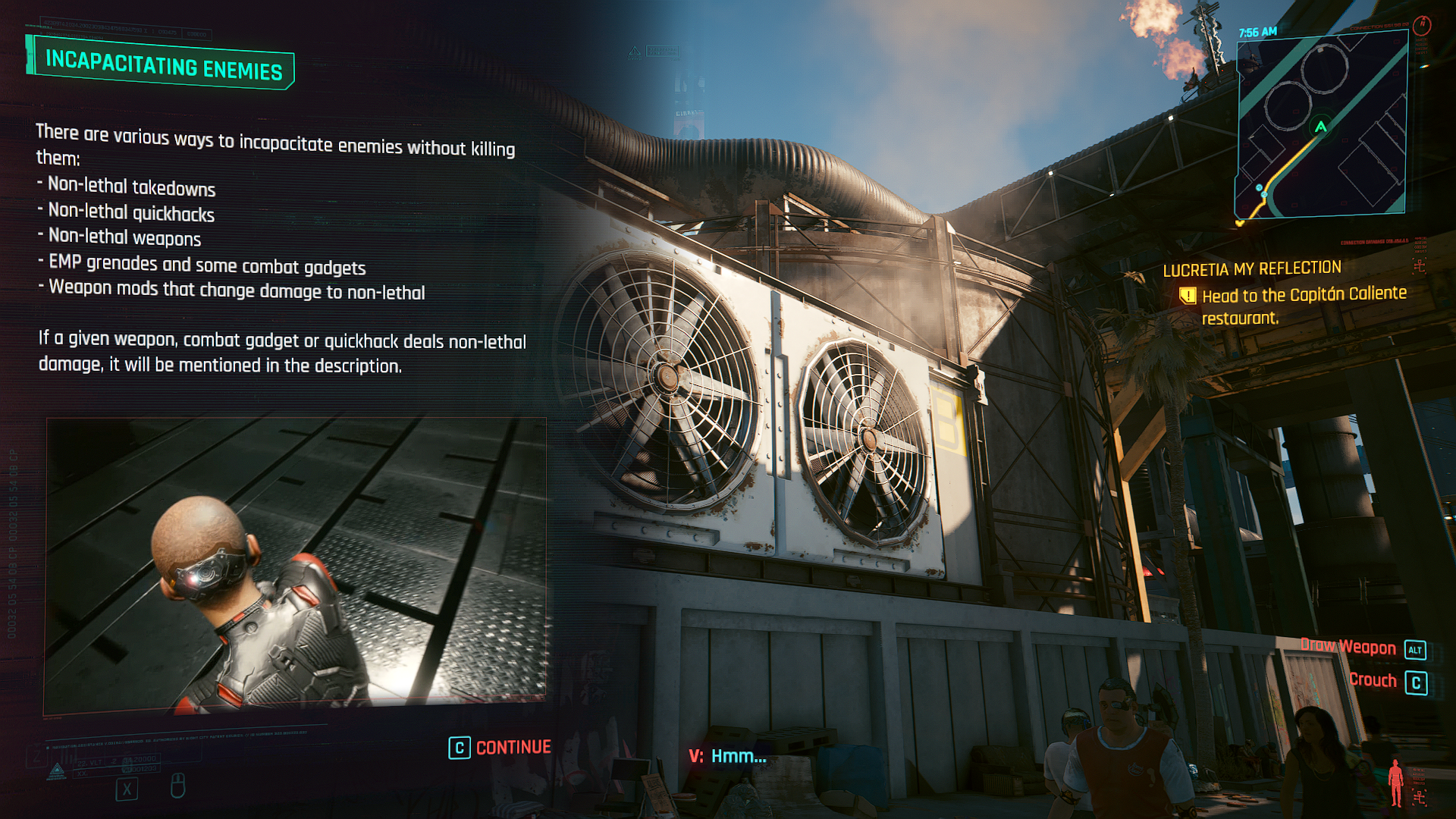The image size is (1456, 819).
Task: Click the Incapacitating Enemies tutorial title
Action: pos(163,65)
